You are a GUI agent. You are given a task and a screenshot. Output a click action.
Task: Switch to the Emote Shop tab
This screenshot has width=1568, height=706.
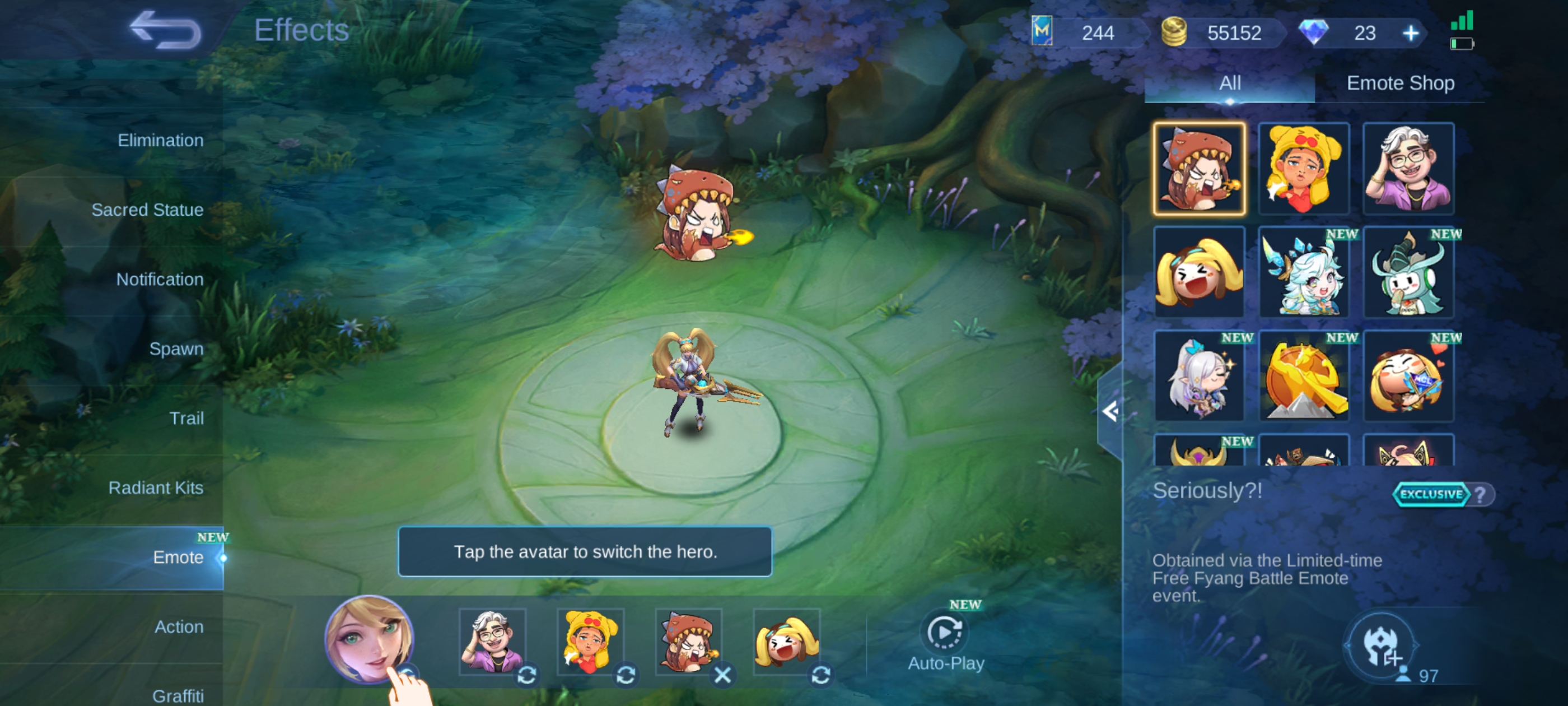coord(1400,83)
